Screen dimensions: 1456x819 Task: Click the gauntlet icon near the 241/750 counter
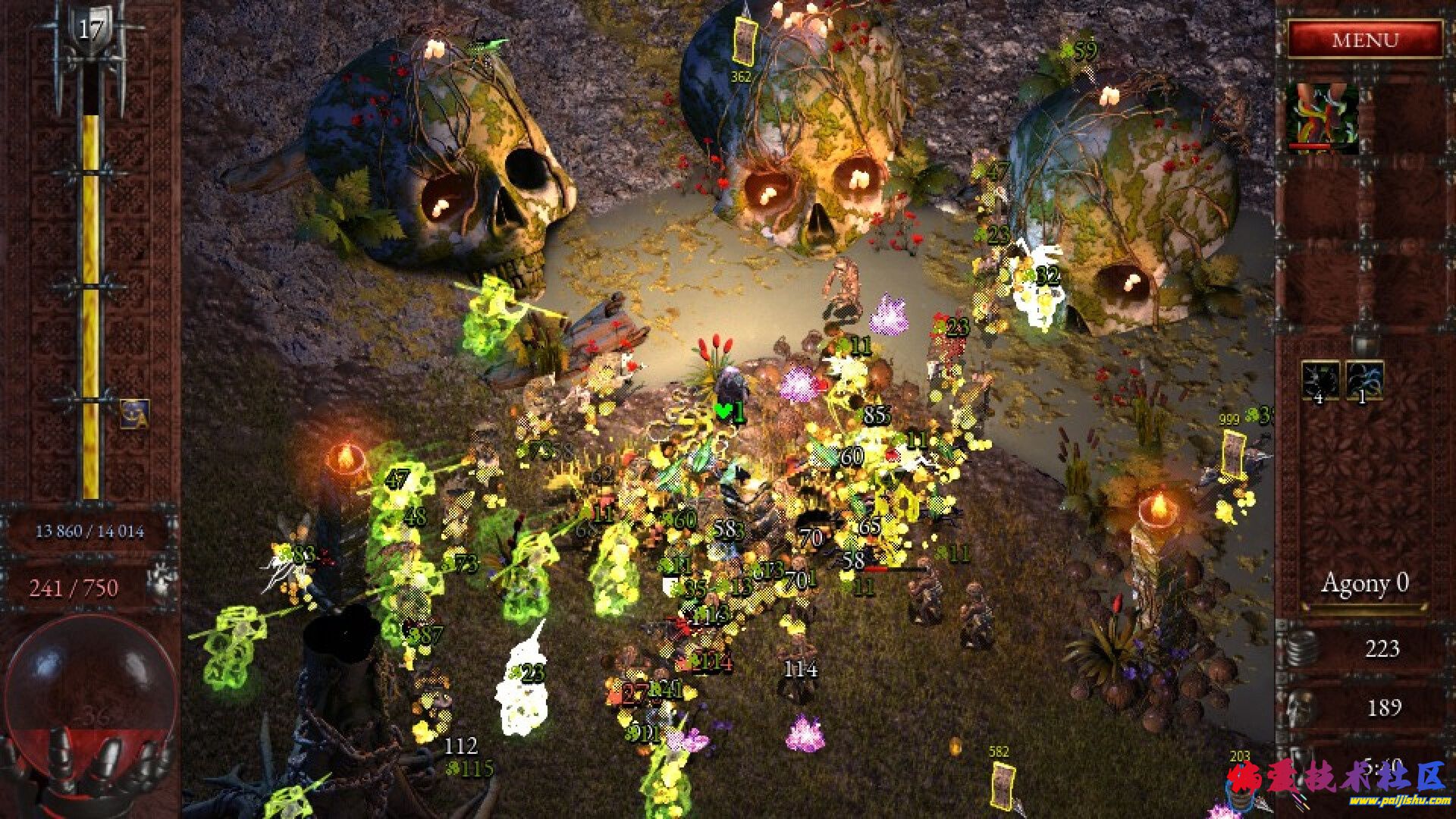pyautogui.click(x=160, y=579)
